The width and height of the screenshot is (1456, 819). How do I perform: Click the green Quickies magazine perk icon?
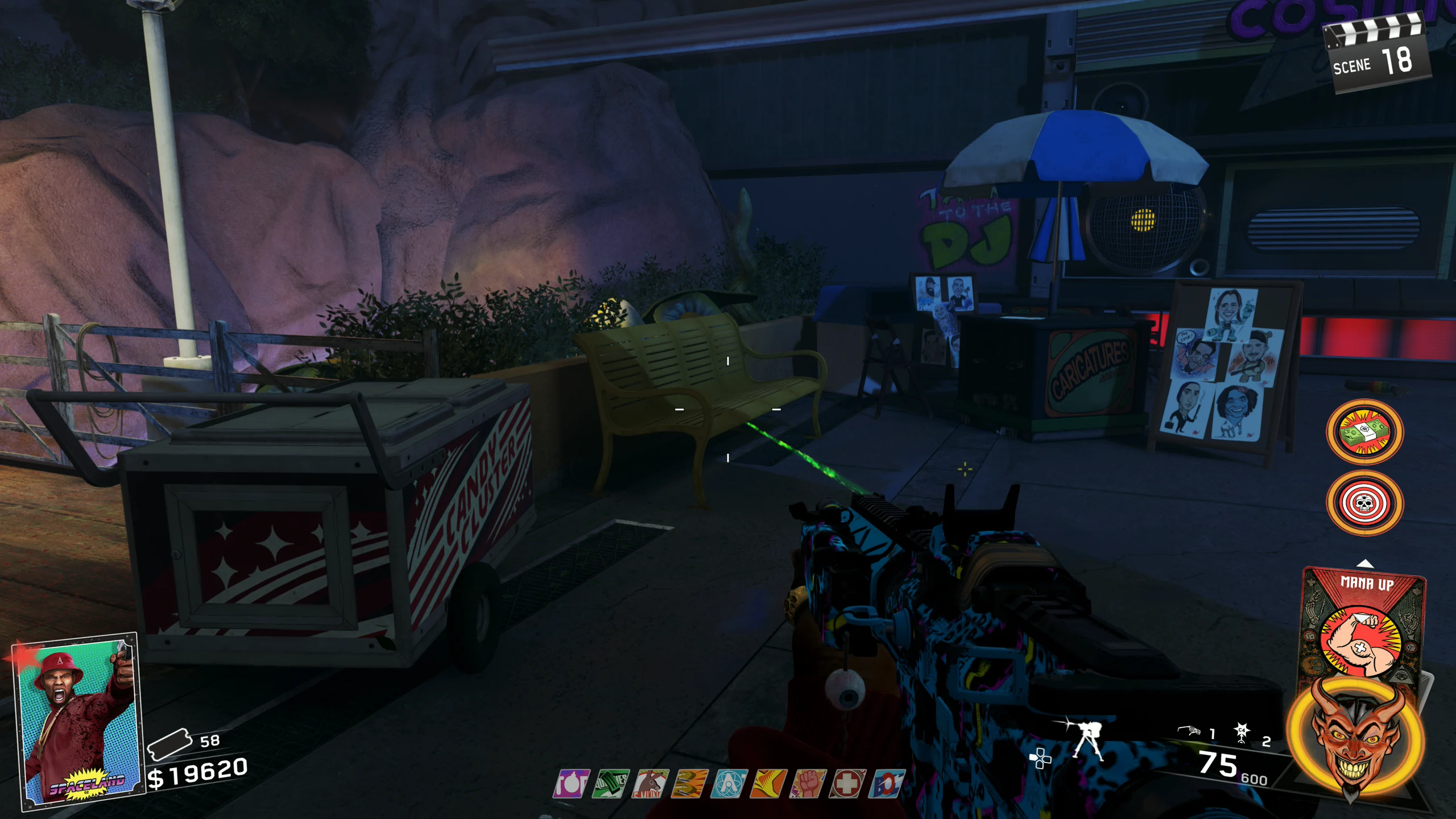pos(611,784)
